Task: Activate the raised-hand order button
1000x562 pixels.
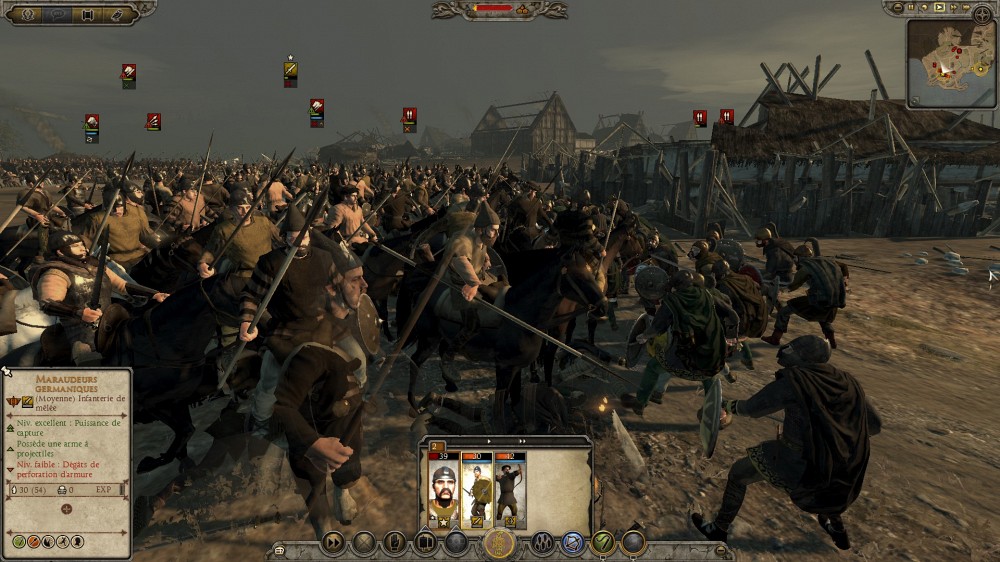Action: (395, 542)
